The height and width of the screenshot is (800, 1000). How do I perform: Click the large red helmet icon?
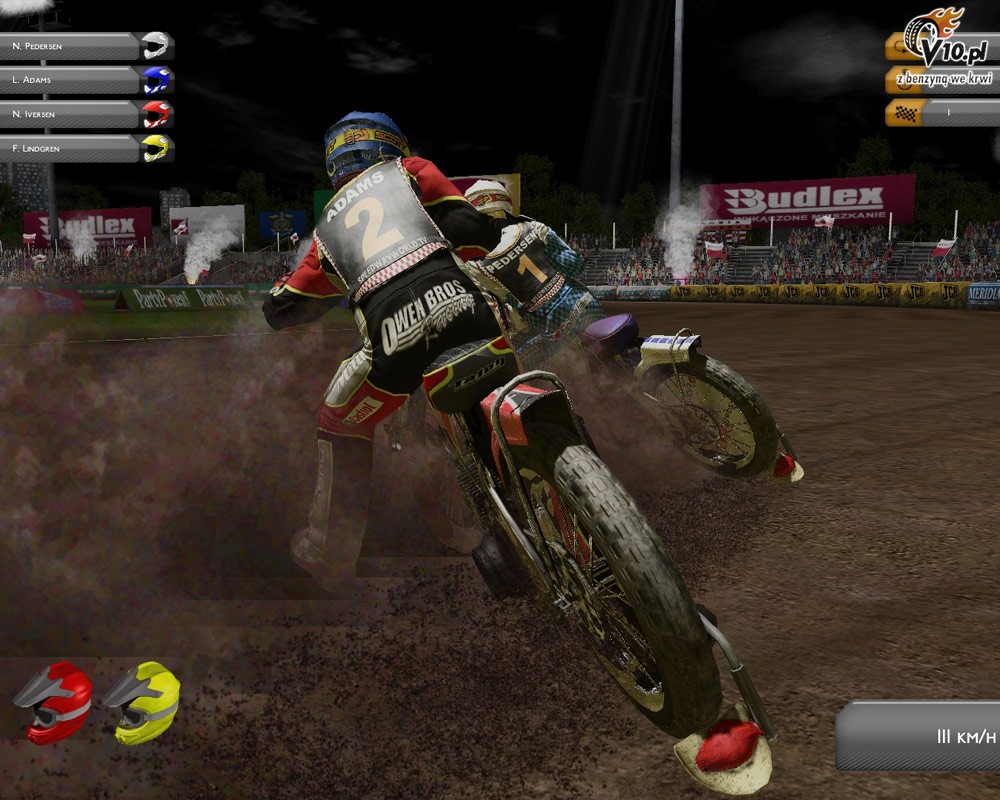54,702
